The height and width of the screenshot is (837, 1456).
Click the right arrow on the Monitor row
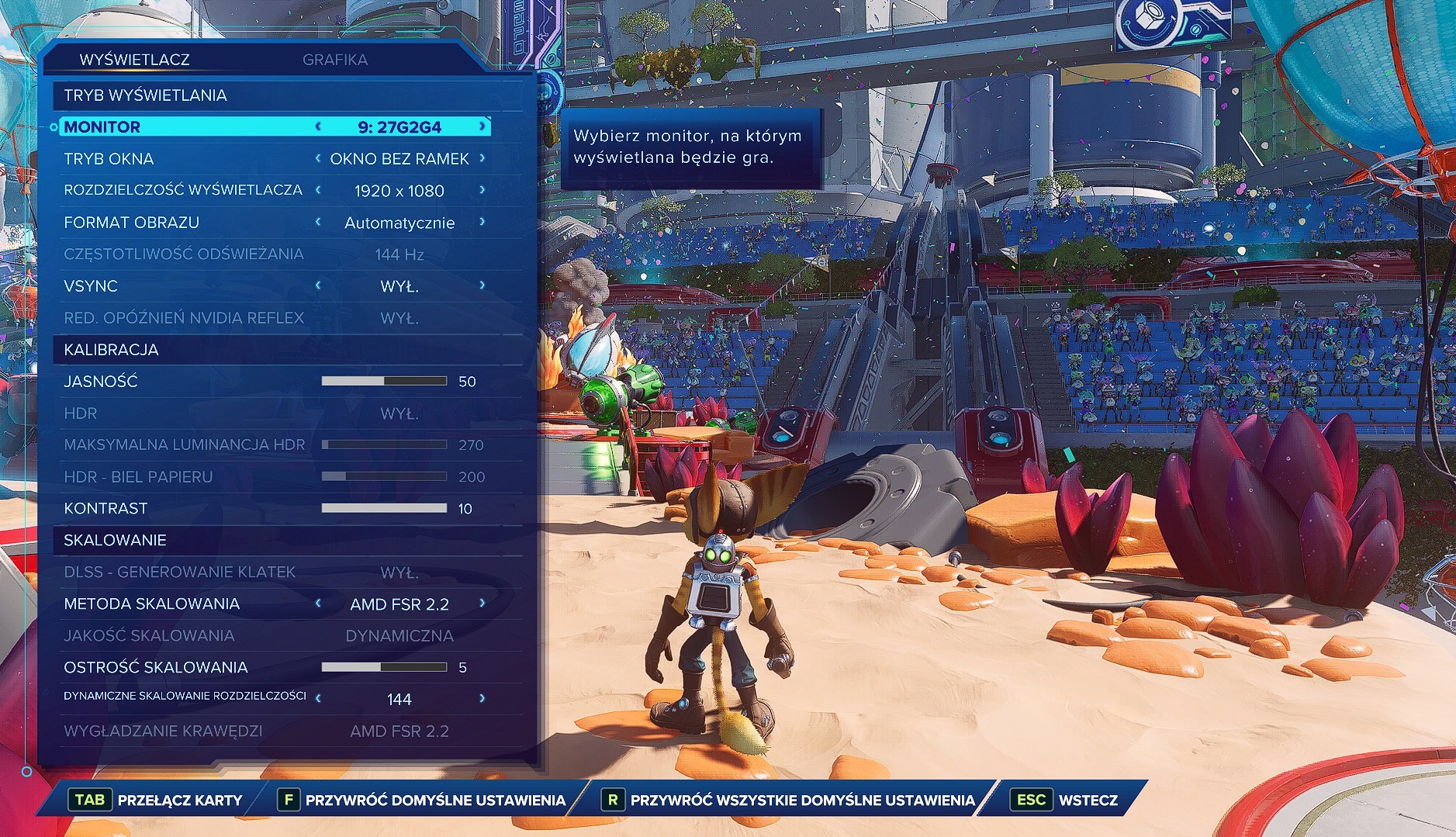482,126
